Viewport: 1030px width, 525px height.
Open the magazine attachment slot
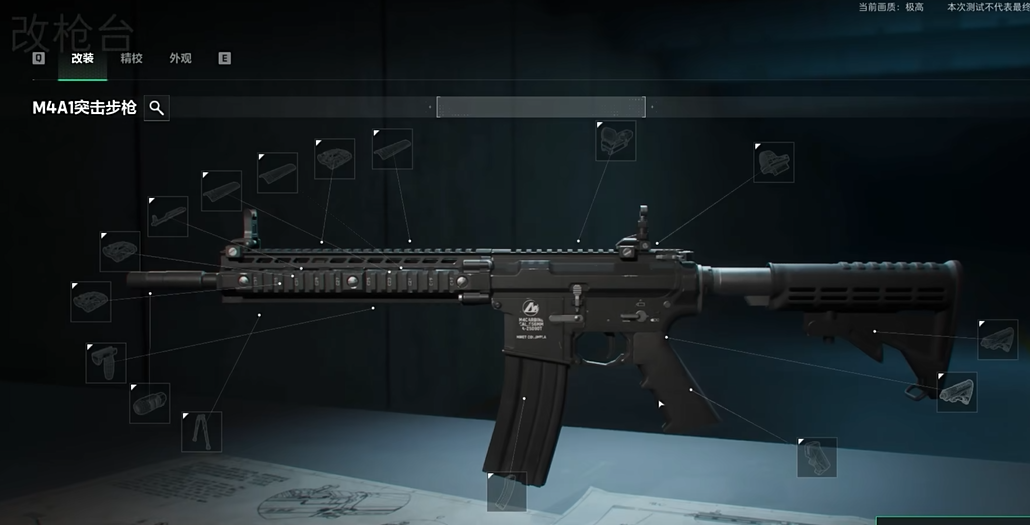click(x=506, y=491)
